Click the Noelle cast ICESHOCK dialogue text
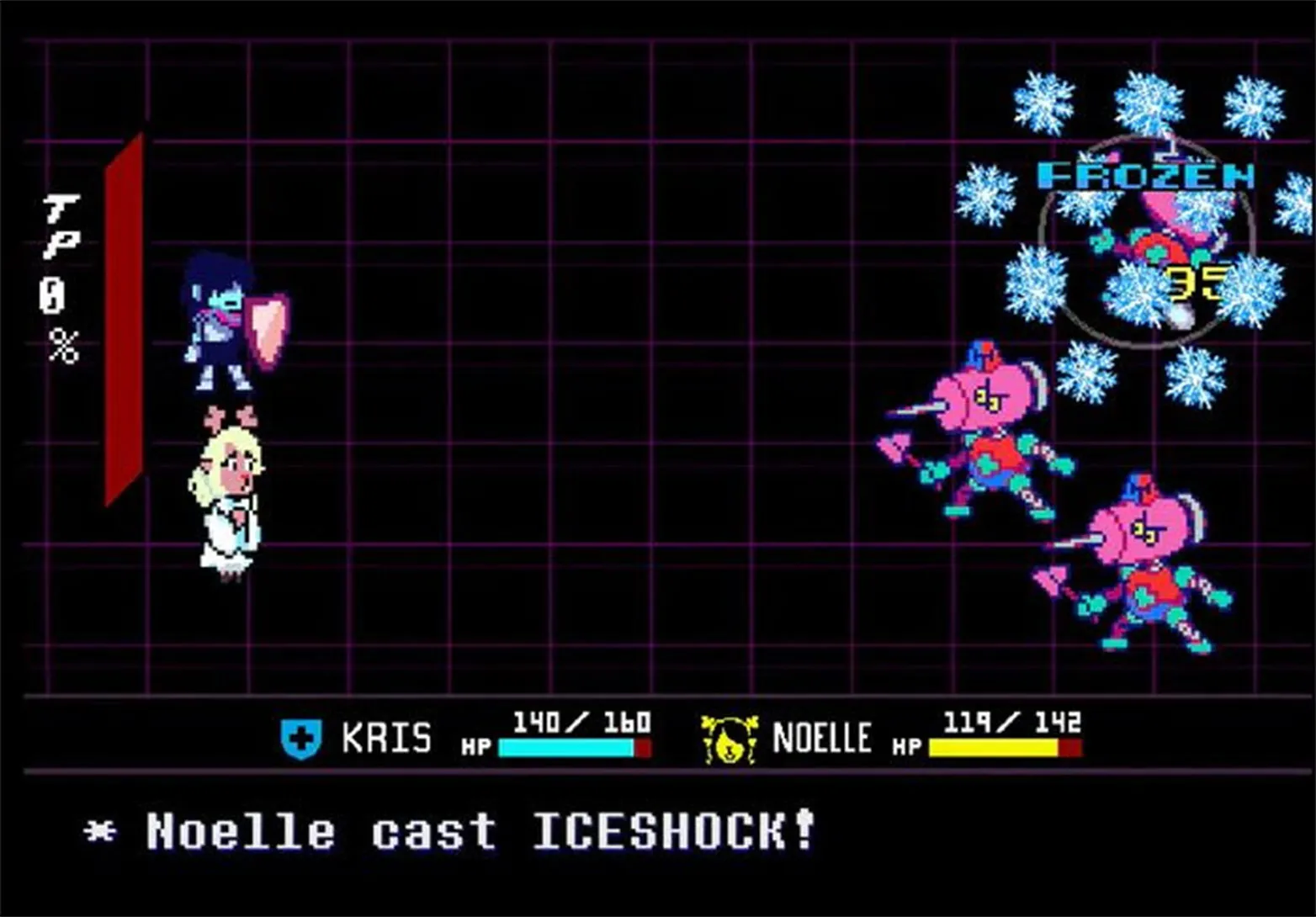The image size is (1316, 917). coord(454,831)
